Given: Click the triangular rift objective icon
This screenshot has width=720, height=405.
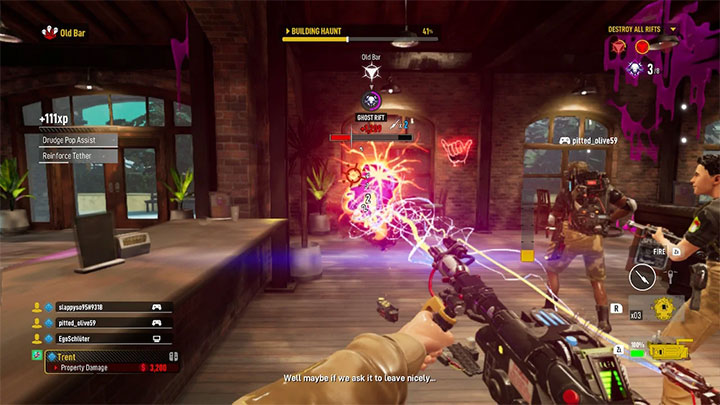Looking at the screenshot, I should coord(619,47).
